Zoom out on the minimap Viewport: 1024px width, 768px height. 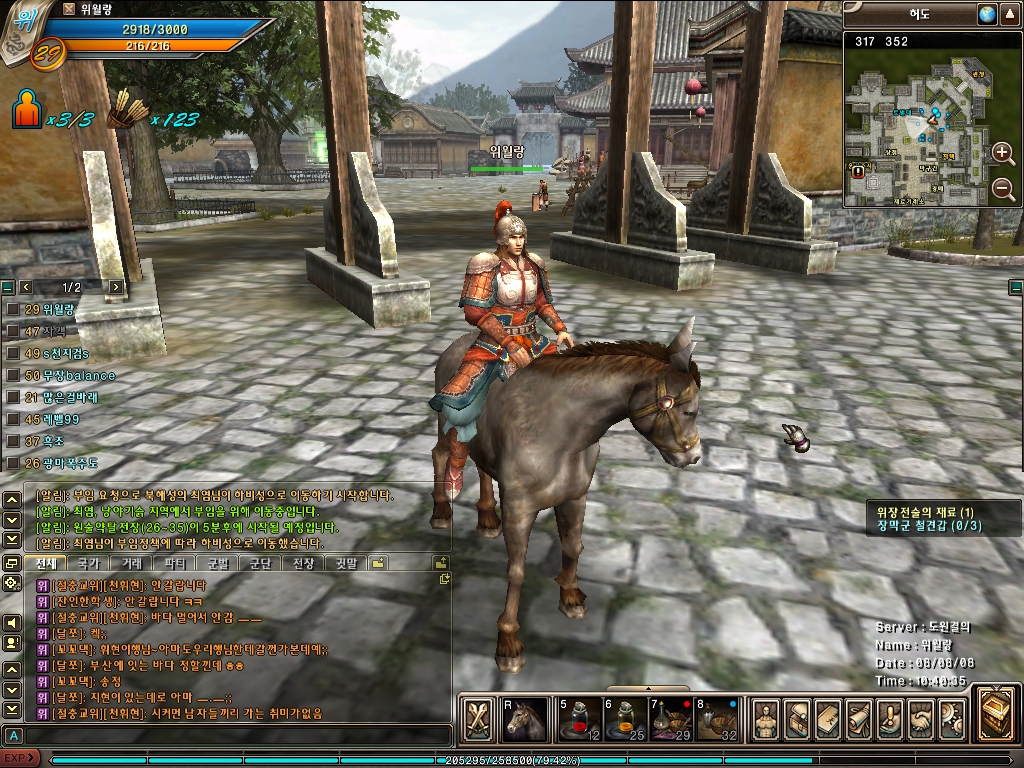(x=1003, y=189)
